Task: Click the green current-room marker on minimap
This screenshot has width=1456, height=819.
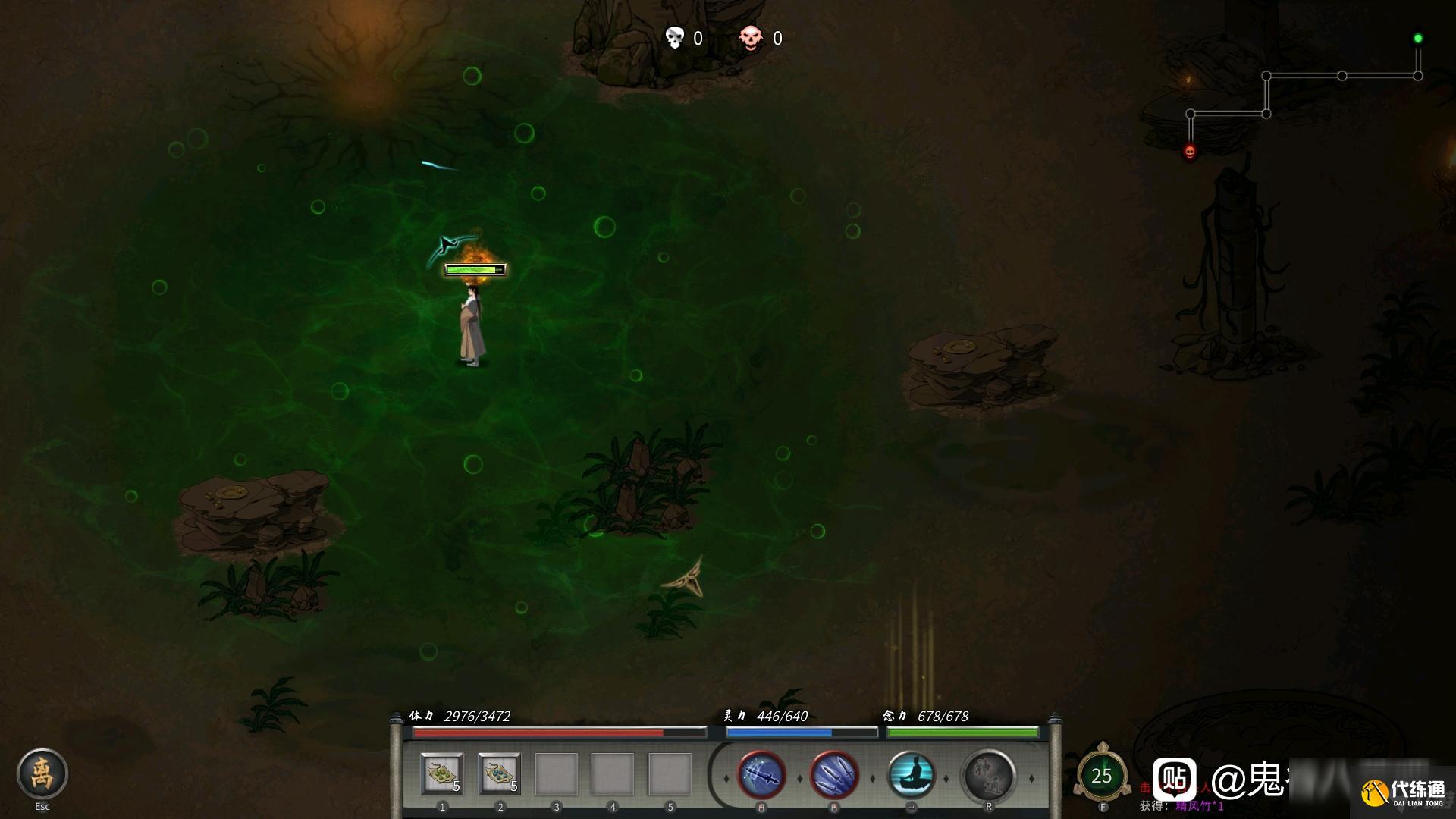Action: 1417,39
